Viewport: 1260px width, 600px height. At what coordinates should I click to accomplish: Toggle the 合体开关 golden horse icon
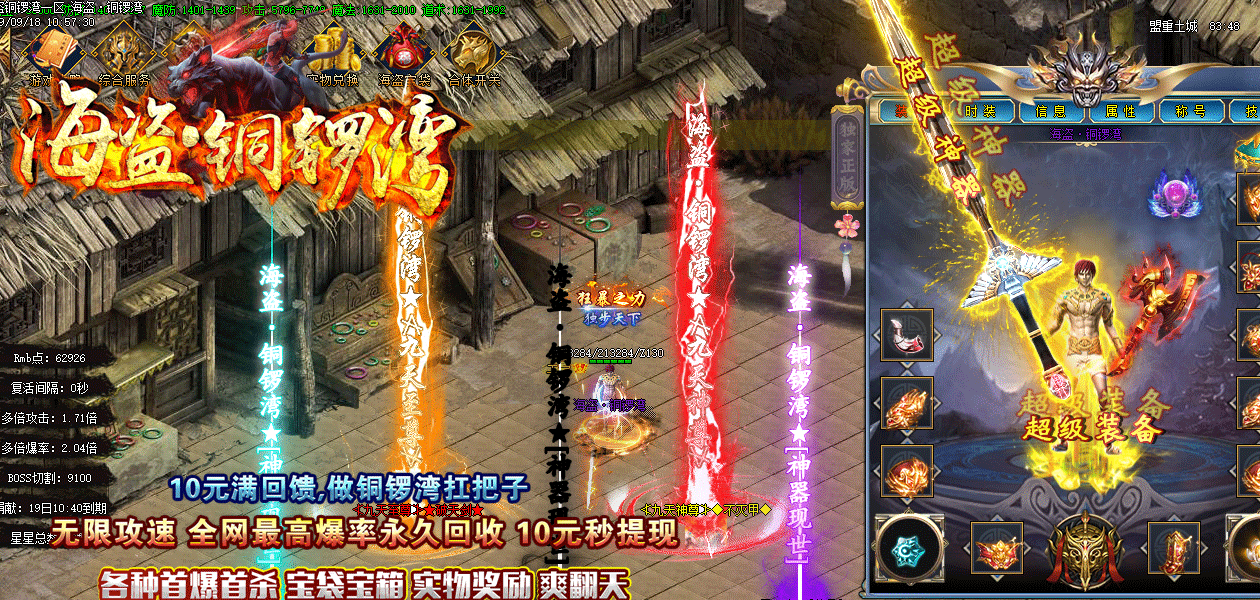click(x=474, y=50)
